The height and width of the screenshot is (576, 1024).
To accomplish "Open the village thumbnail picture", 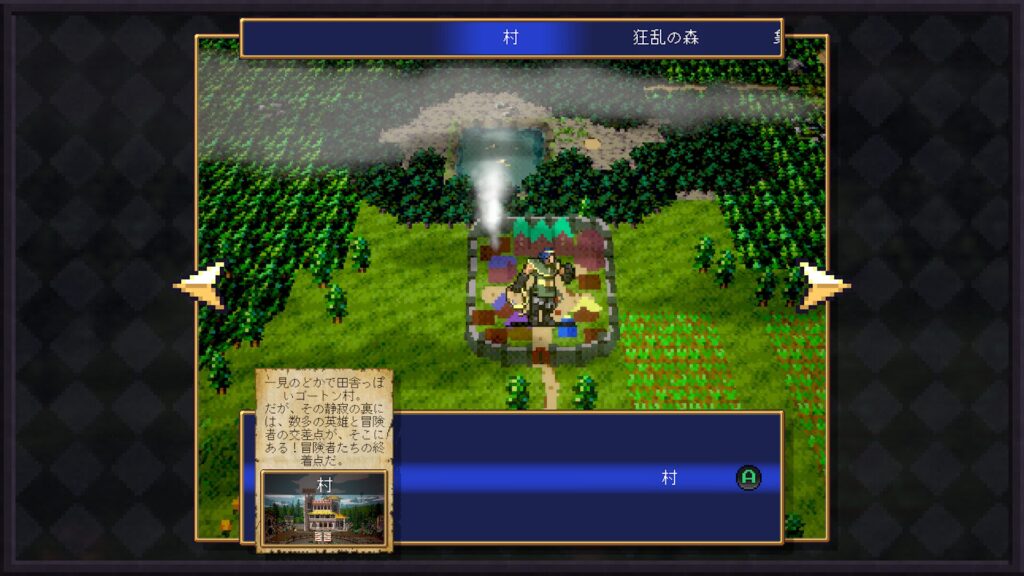I will 324,507.
